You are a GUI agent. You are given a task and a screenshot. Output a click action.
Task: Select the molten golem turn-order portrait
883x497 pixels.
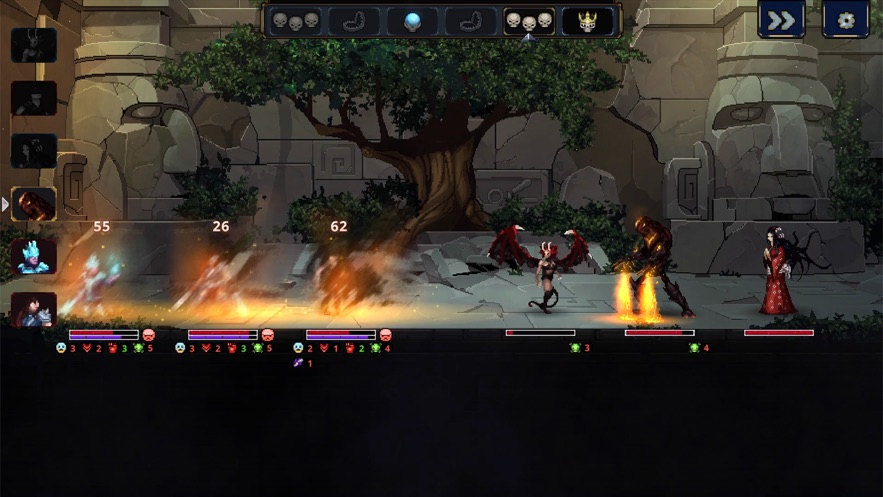coord(34,204)
